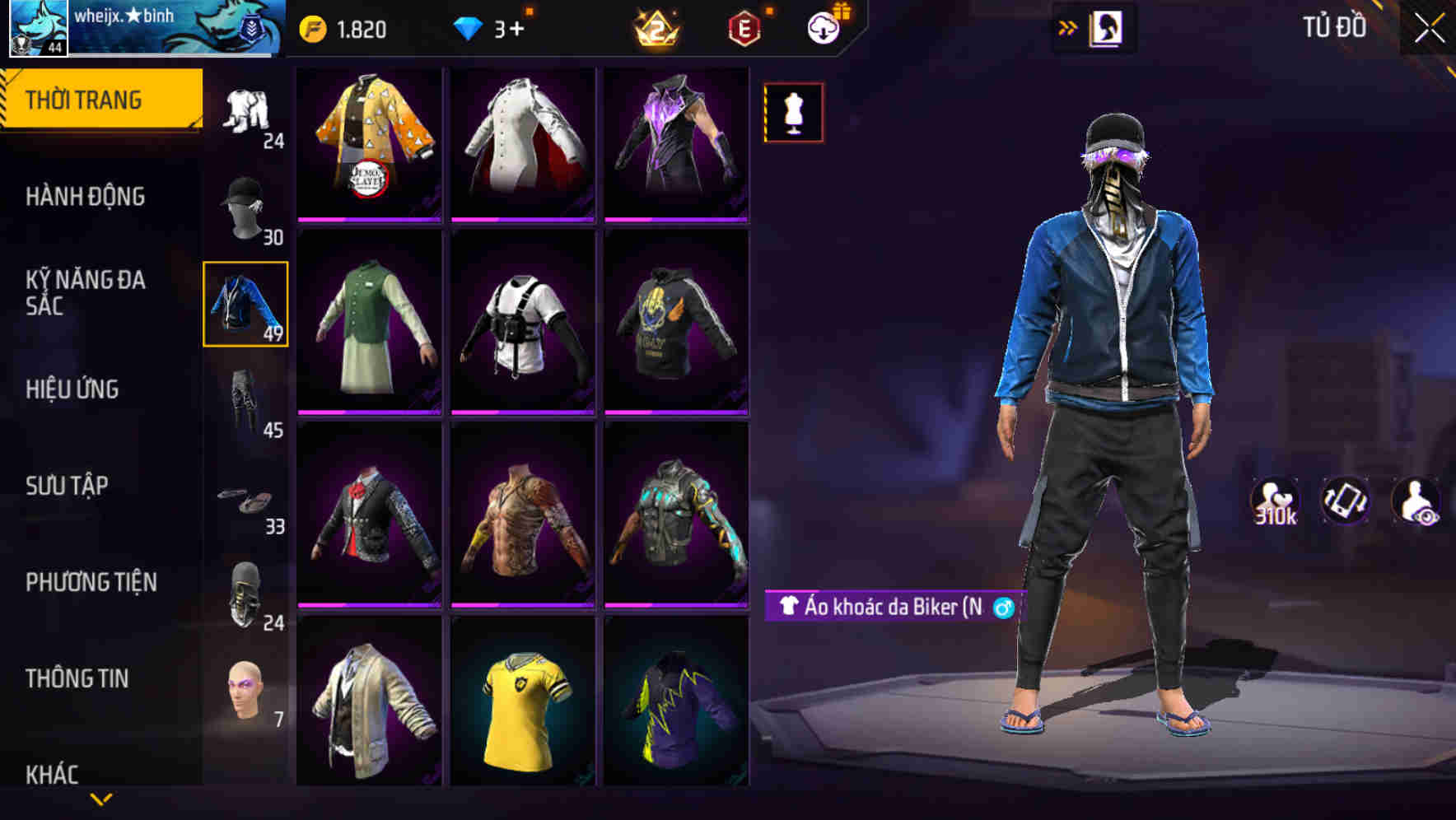Click the downward chevron below KHÁC
The width and height of the screenshot is (1456, 820).
coord(99,799)
